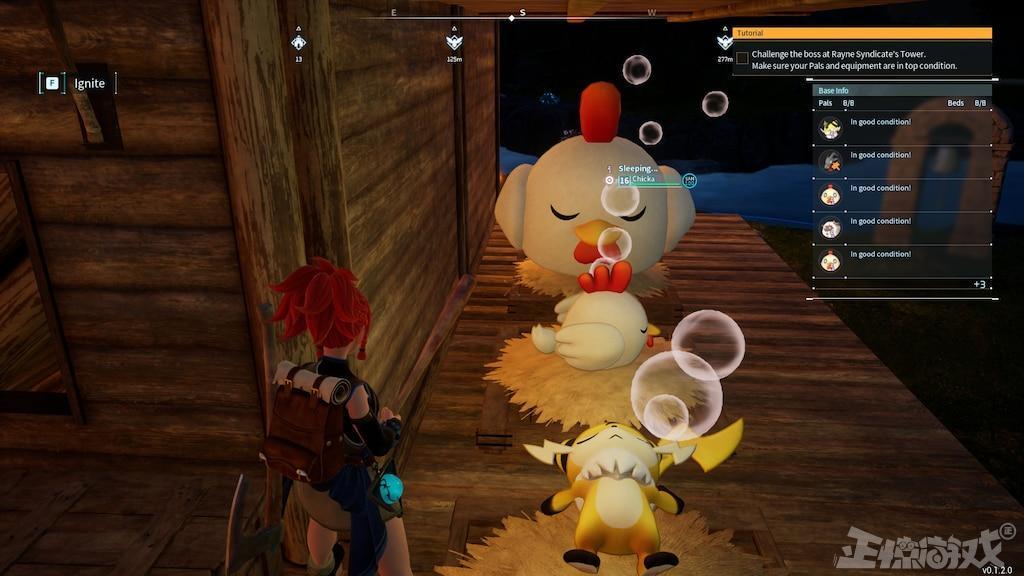Select the compass marker labeled 13
Image resolution: width=1024 pixels, height=576 pixels.
[298, 42]
